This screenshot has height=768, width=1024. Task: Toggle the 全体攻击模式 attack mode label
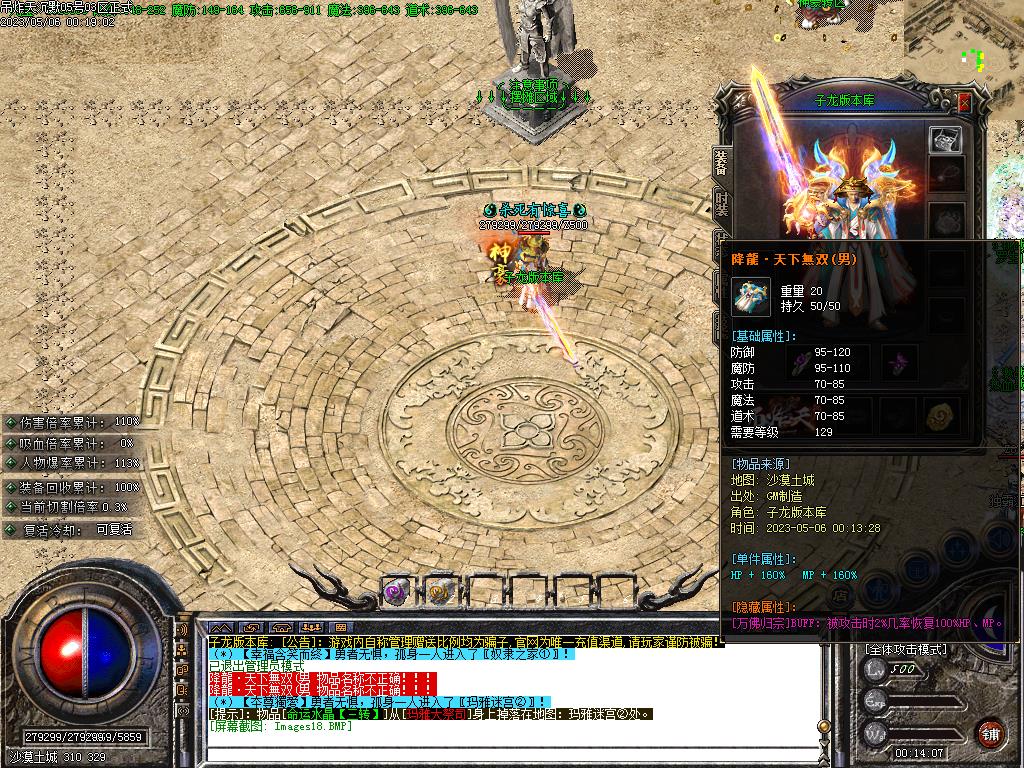[x=905, y=649]
